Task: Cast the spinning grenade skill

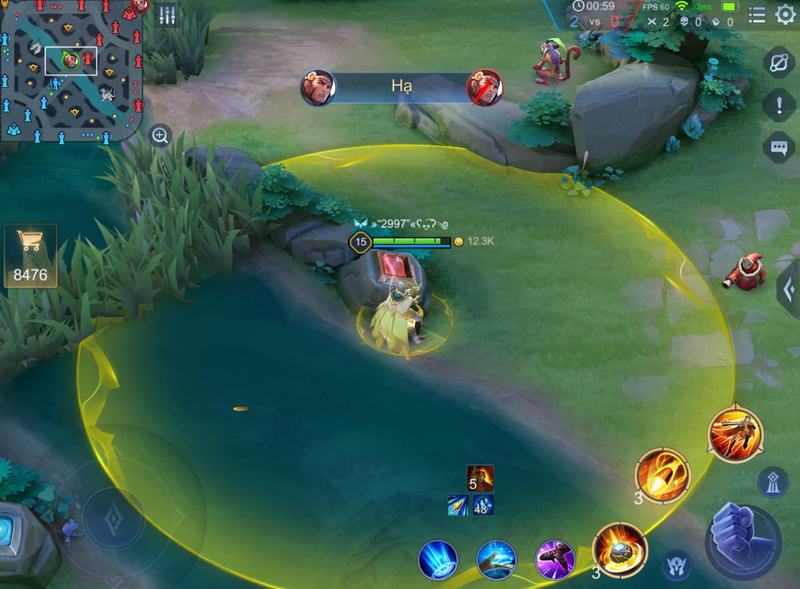Action: (x=619, y=548)
